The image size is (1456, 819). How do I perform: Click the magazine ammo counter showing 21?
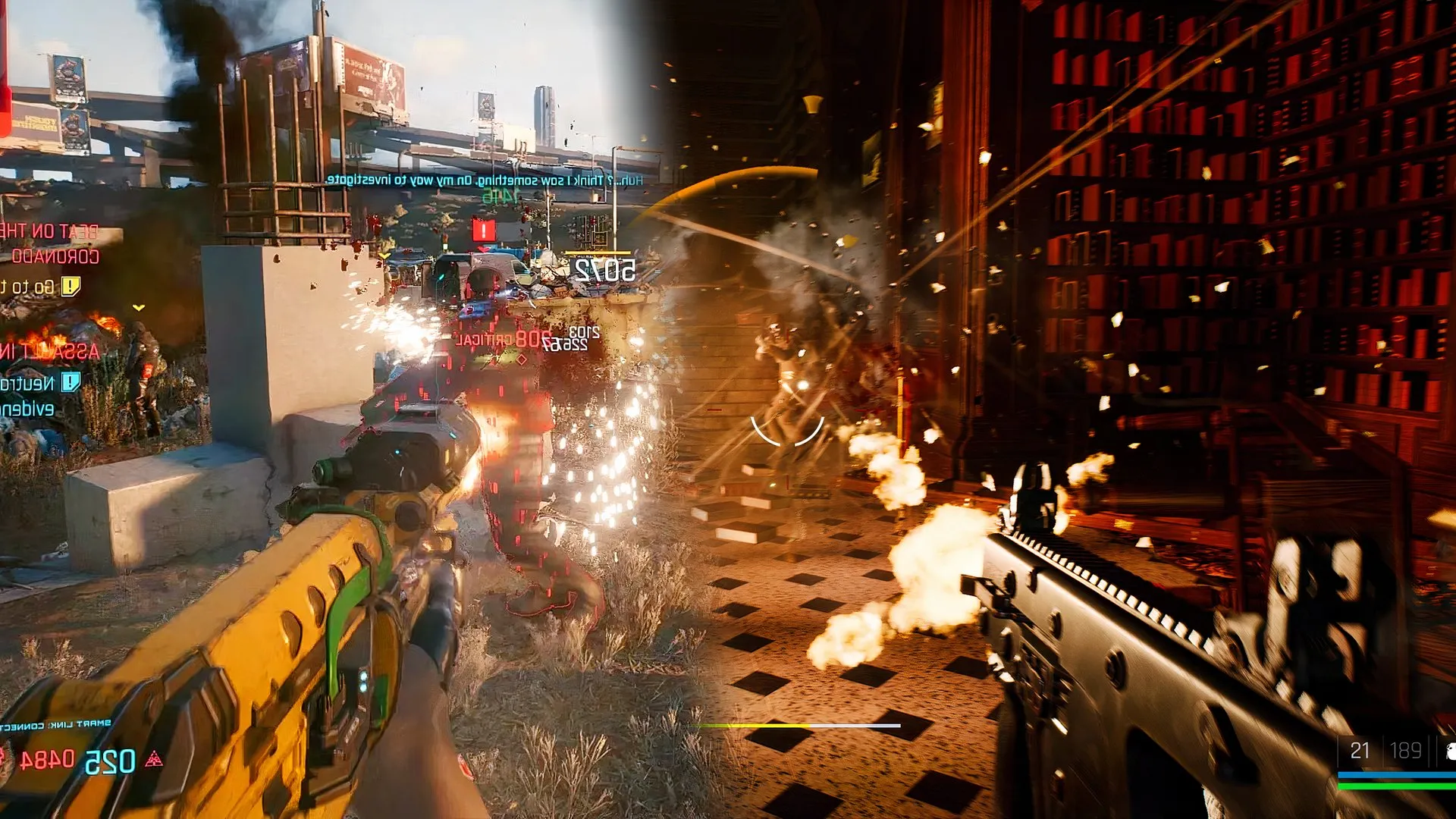tap(1360, 750)
